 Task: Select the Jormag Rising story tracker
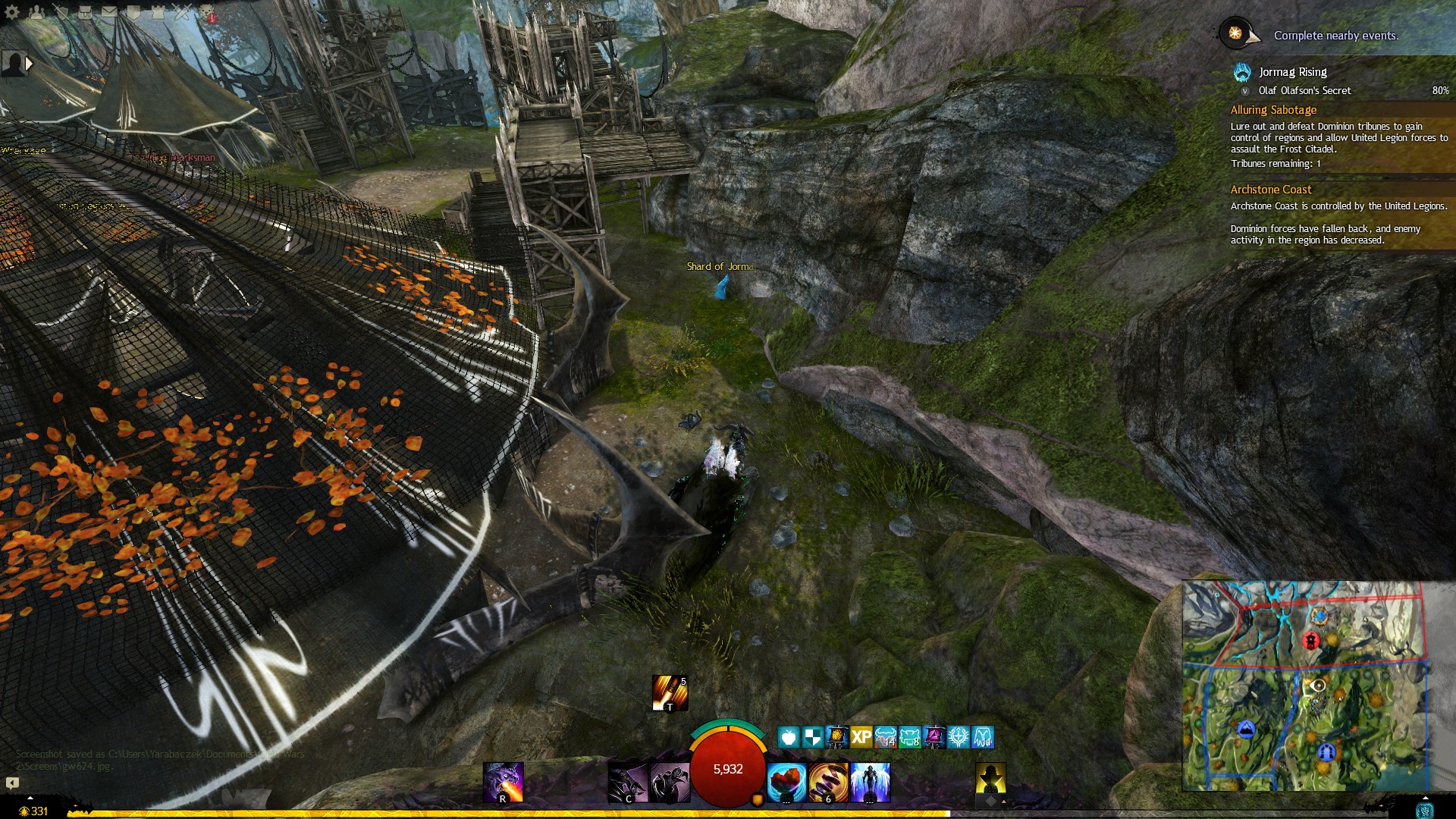point(1292,72)
